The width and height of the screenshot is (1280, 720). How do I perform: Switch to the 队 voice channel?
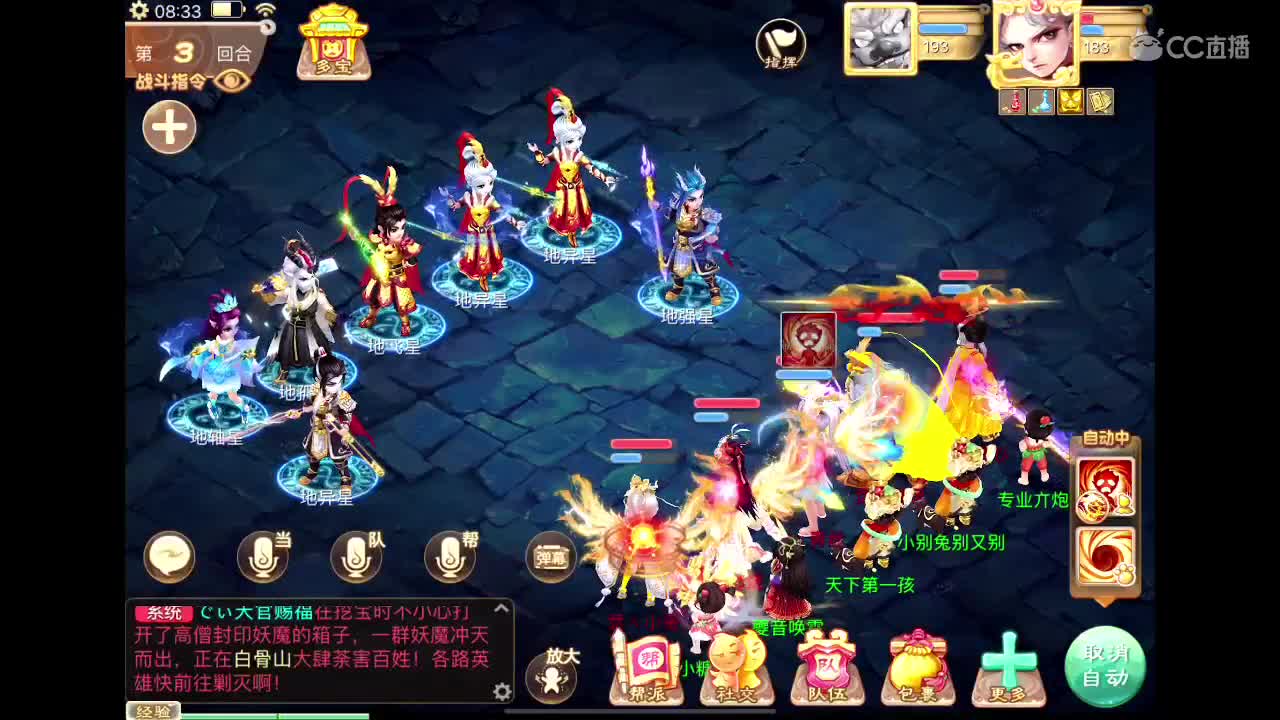pos(358,555)
